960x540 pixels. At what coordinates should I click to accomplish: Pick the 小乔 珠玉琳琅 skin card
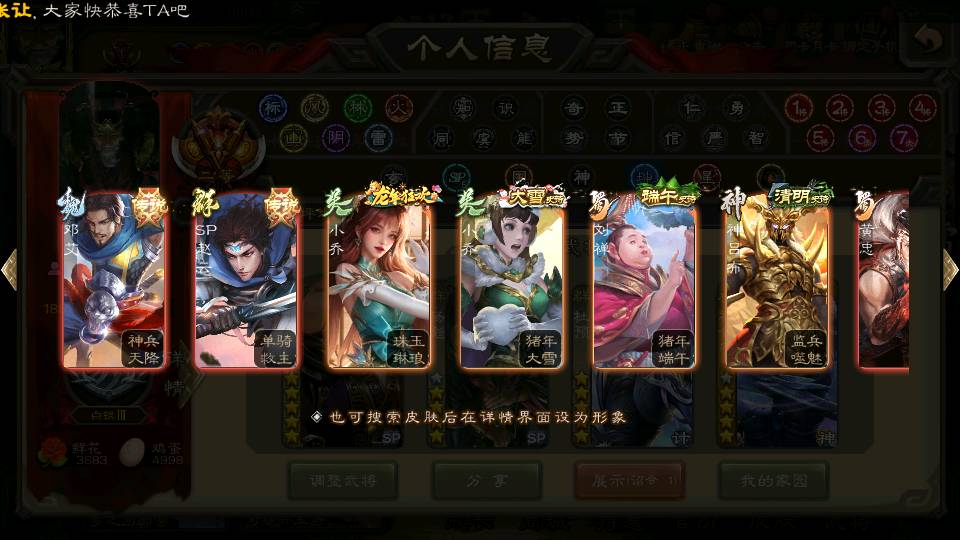click(x=378, y=282)
